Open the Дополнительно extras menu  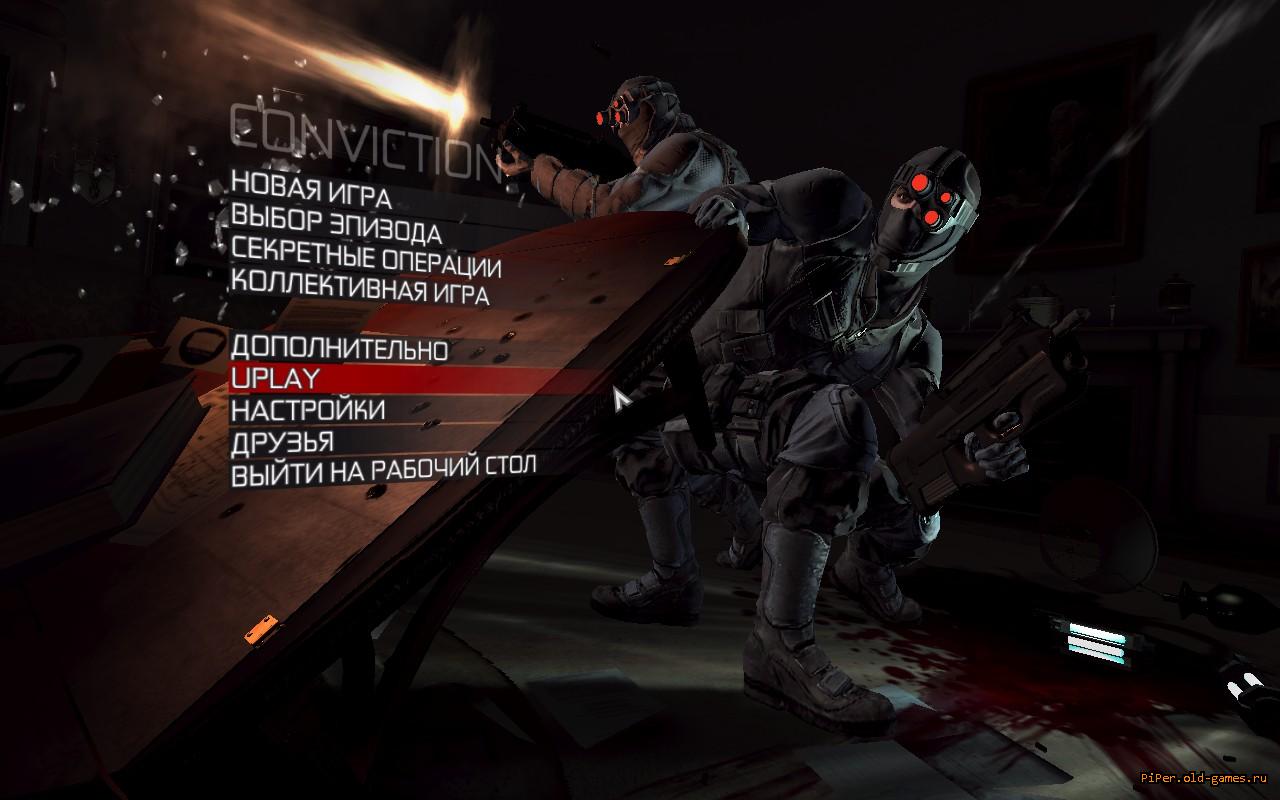(x=339, y=349)
